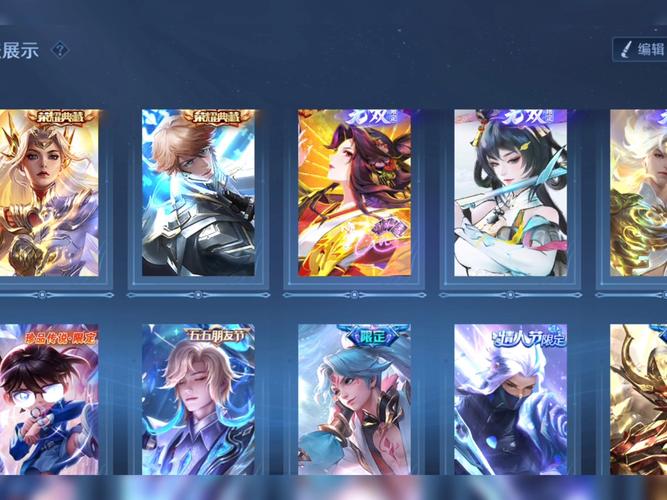Screen dimensions: 667x500
Task: Select the 五五朋友节 skin card
Action: pos(198,400)
